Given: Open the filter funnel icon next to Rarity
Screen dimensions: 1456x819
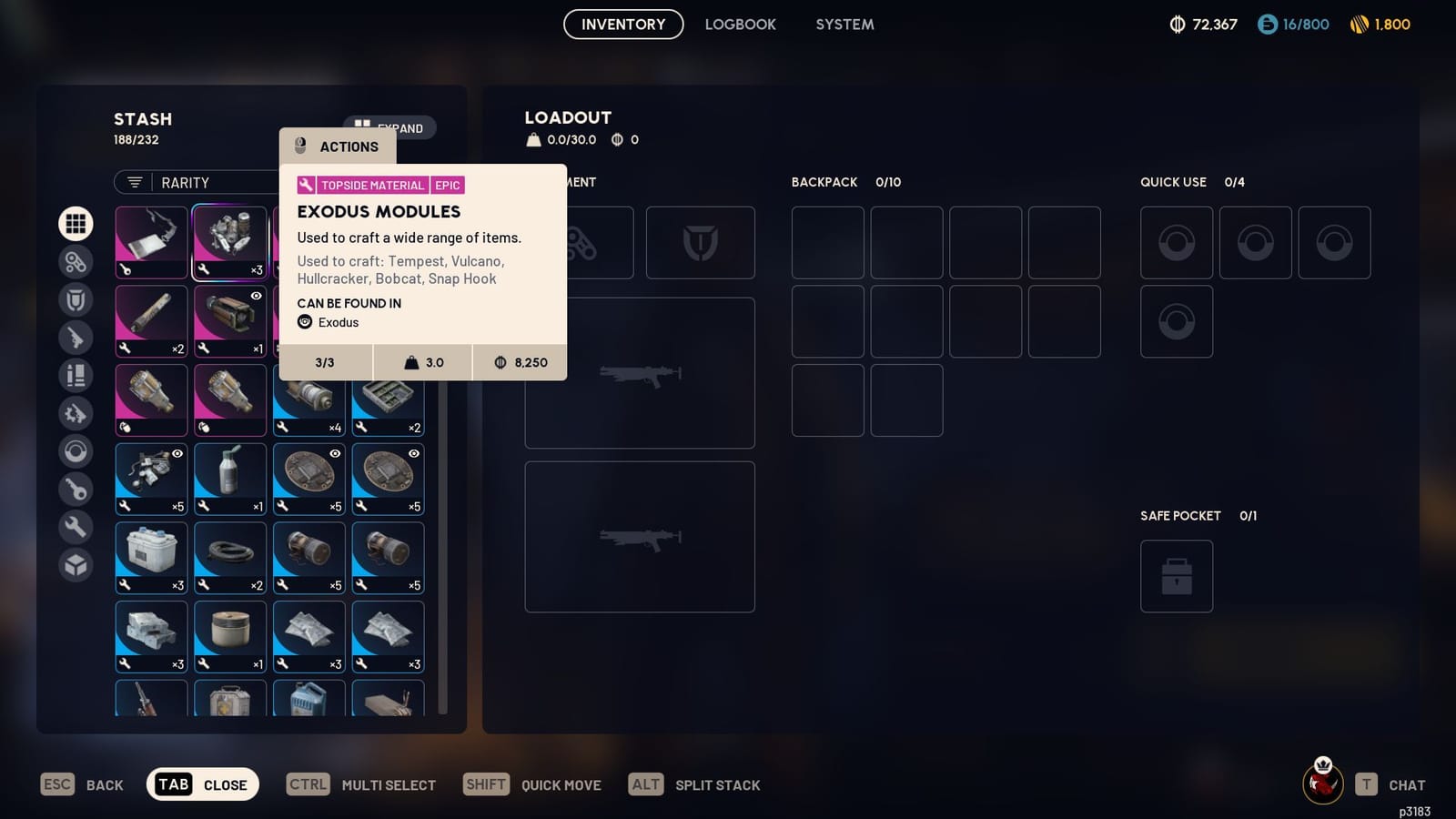Looking at the screenshot, I should pyautogui.click(x=135, y=182).
